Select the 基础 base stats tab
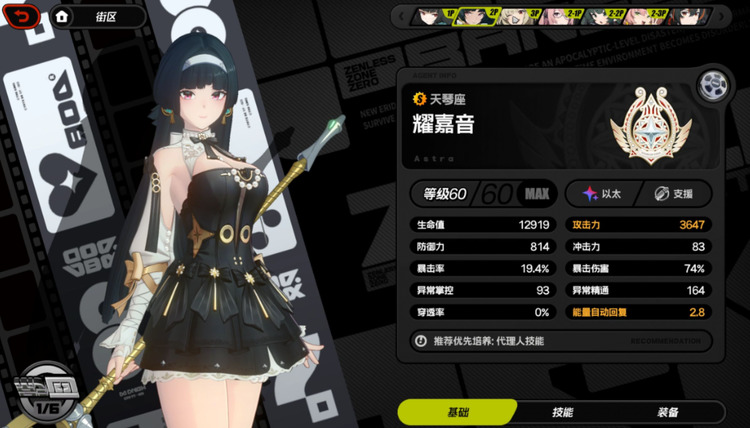750x428 pixels. coord(457,412)
